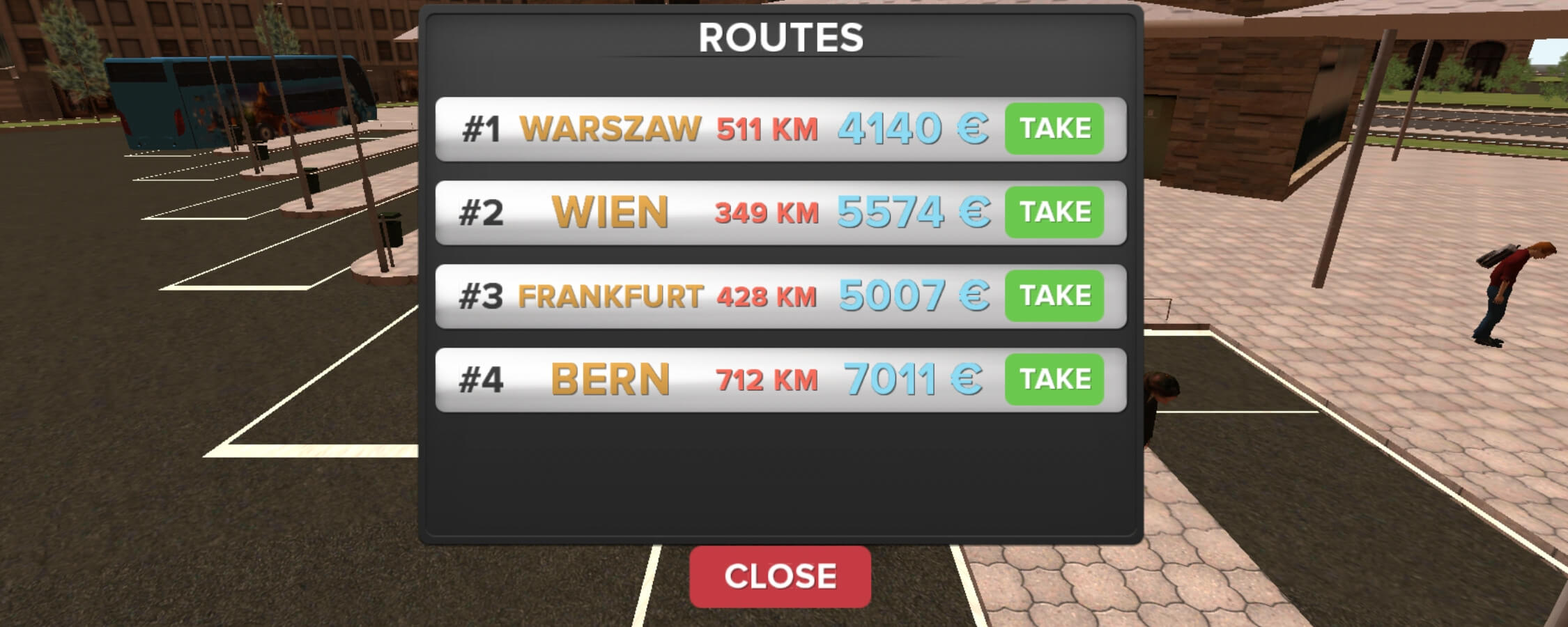Click the #3 route number label
The image size is (1568, 627).
pos(482,295)
